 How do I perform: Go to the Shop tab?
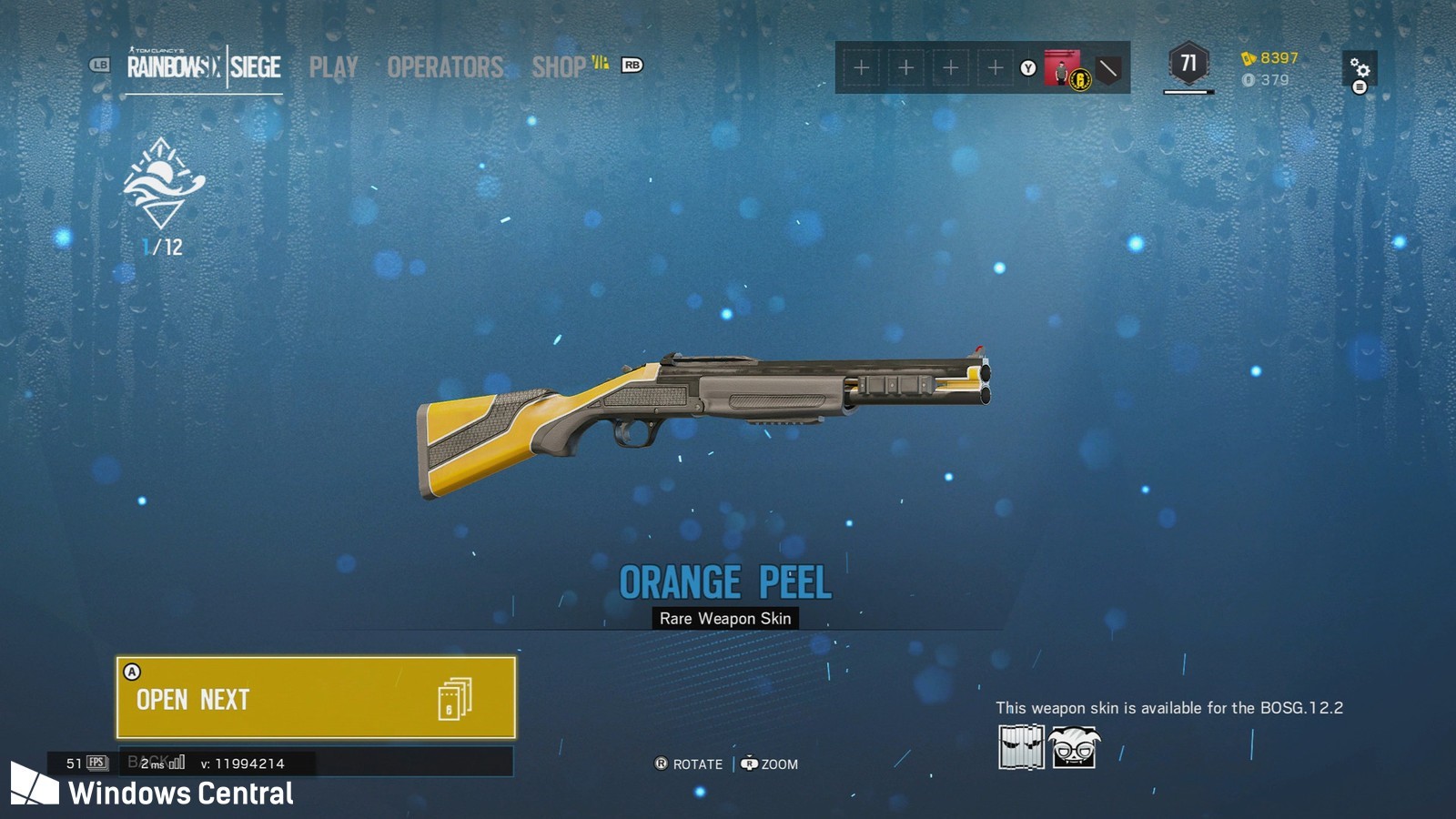coord(559,67)
